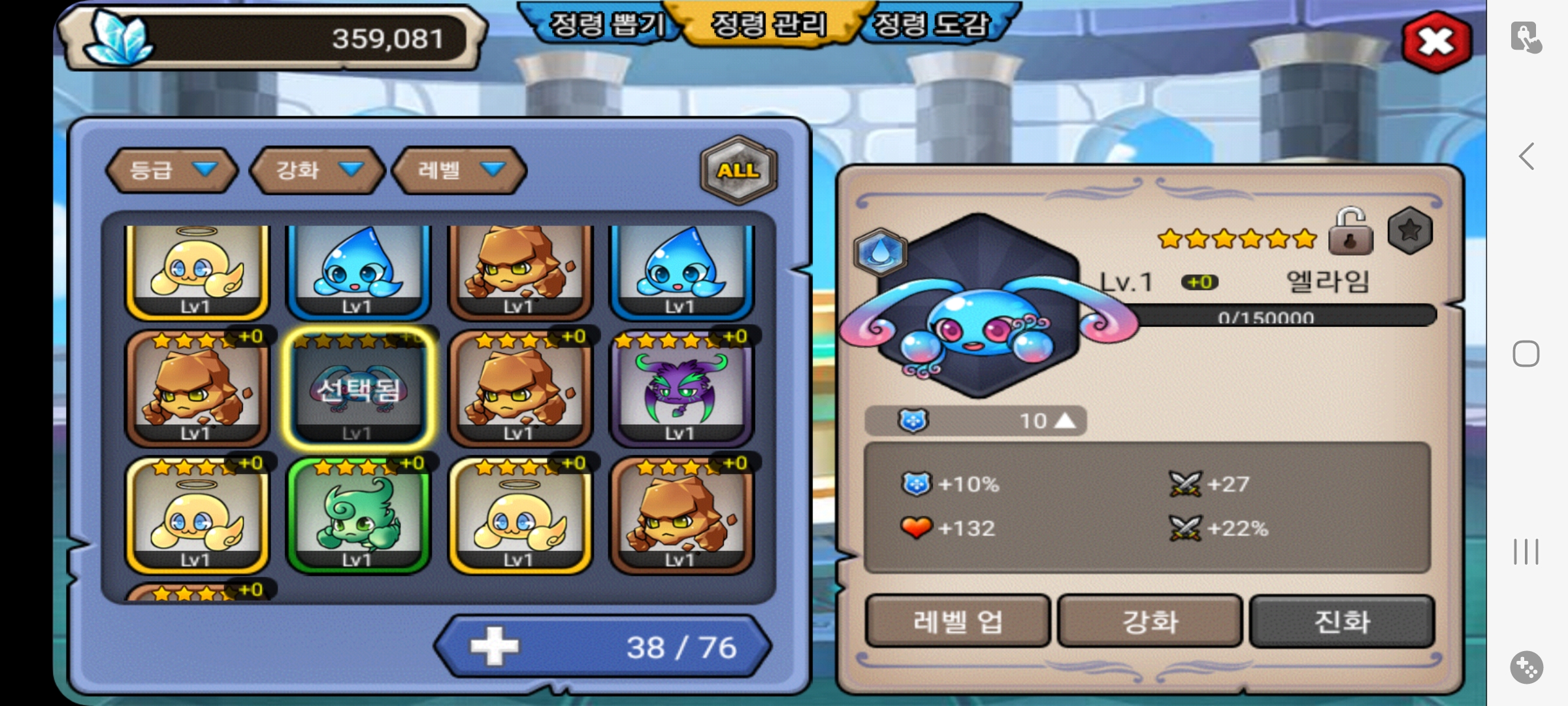Tap the 진화 evolve button
The width and height of the screenshot is (1568, 706).
point(1342,621)
